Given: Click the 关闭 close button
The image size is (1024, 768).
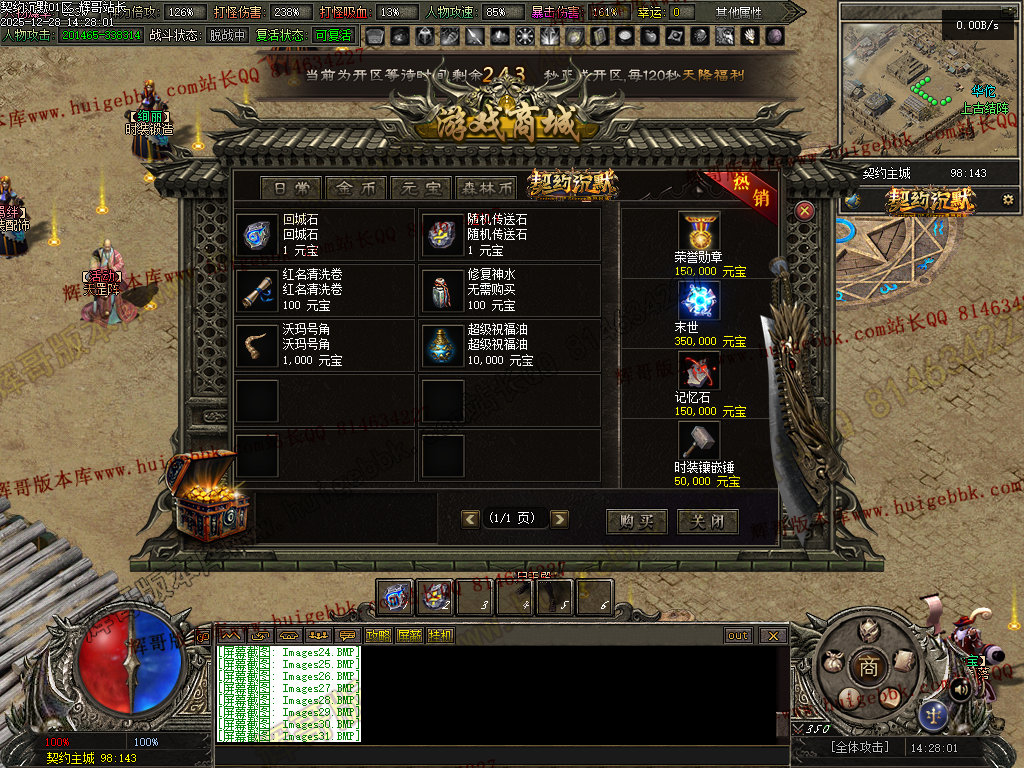Looking at the screenshot, I should (x=708, y=520).
